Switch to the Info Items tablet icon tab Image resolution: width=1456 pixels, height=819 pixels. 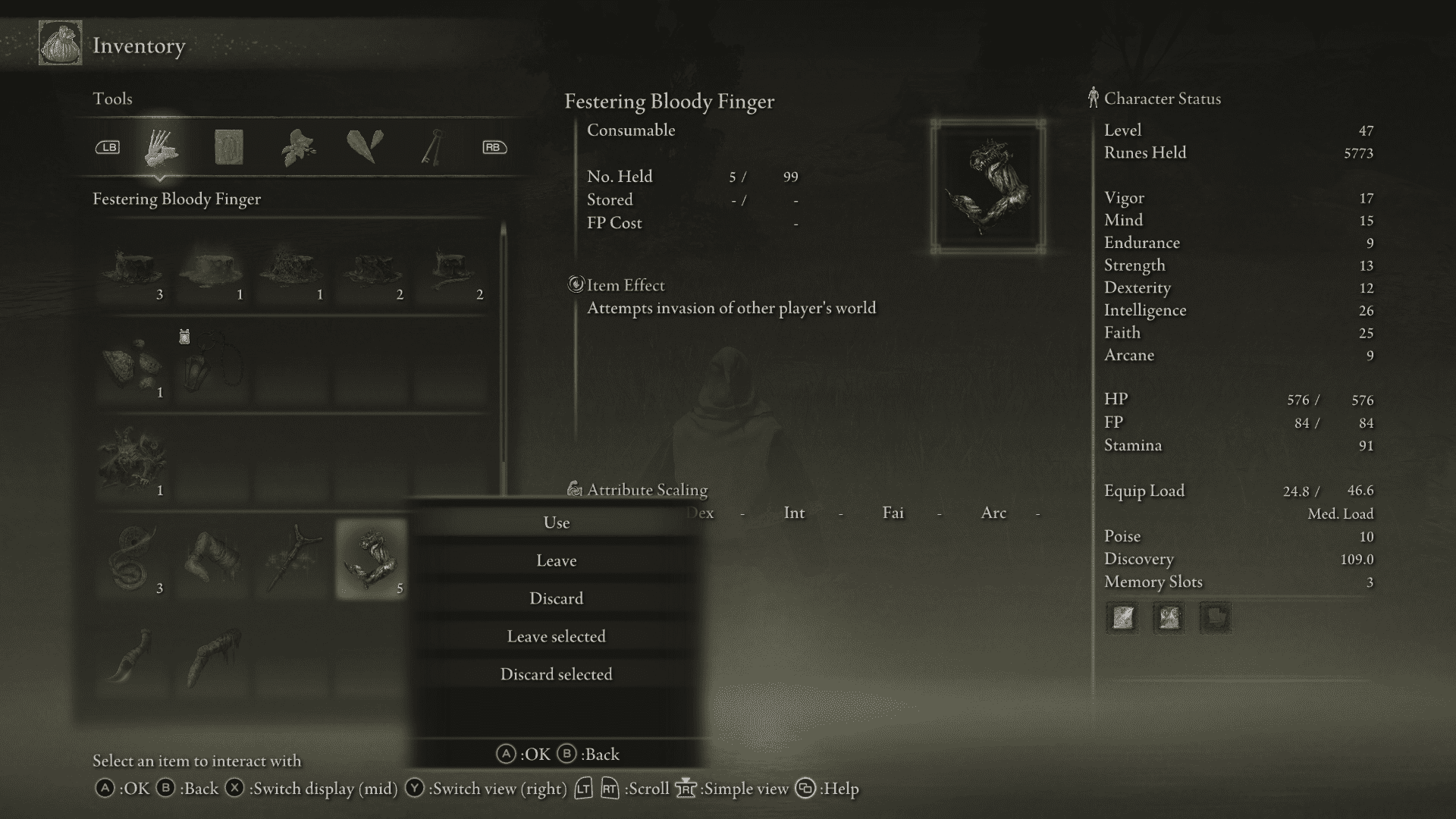click(228, 146)
